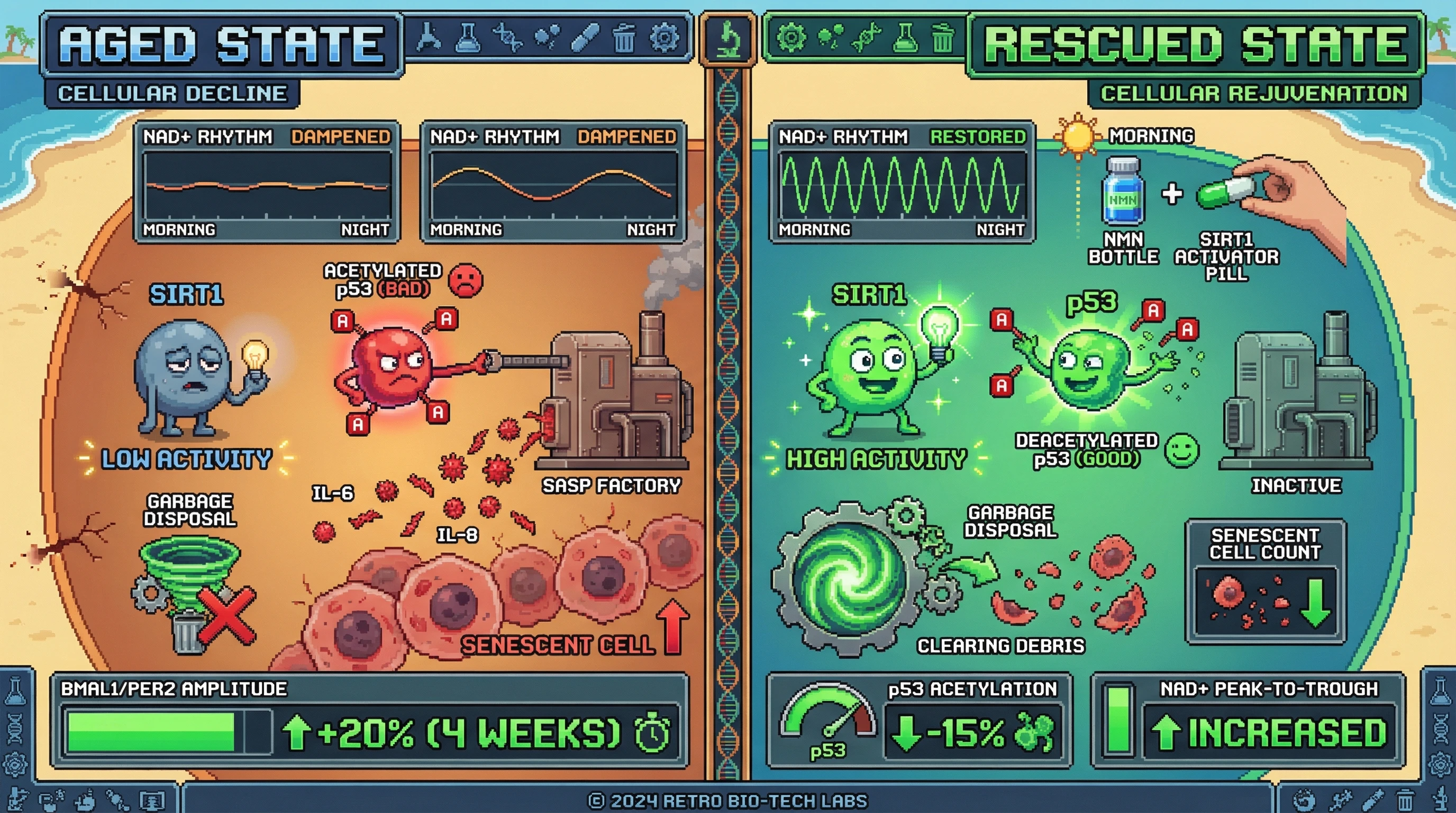
Task: Click the green trash can toolbar icon
Action: pos(942,38)
